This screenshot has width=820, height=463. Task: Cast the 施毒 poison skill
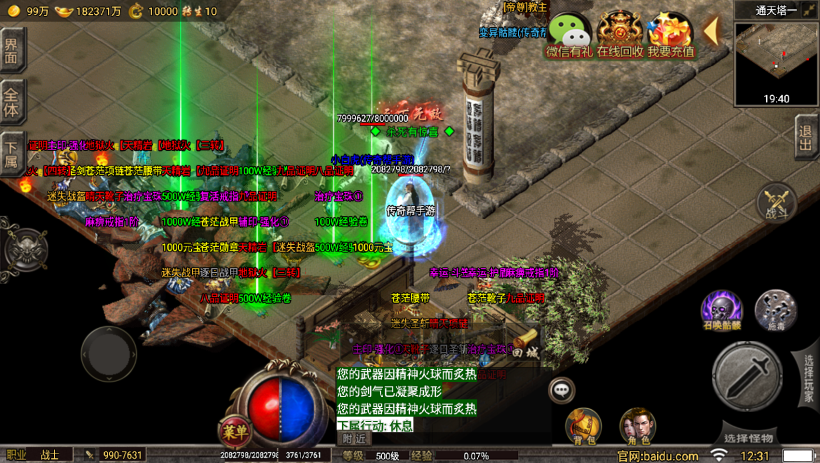point(774,311)
